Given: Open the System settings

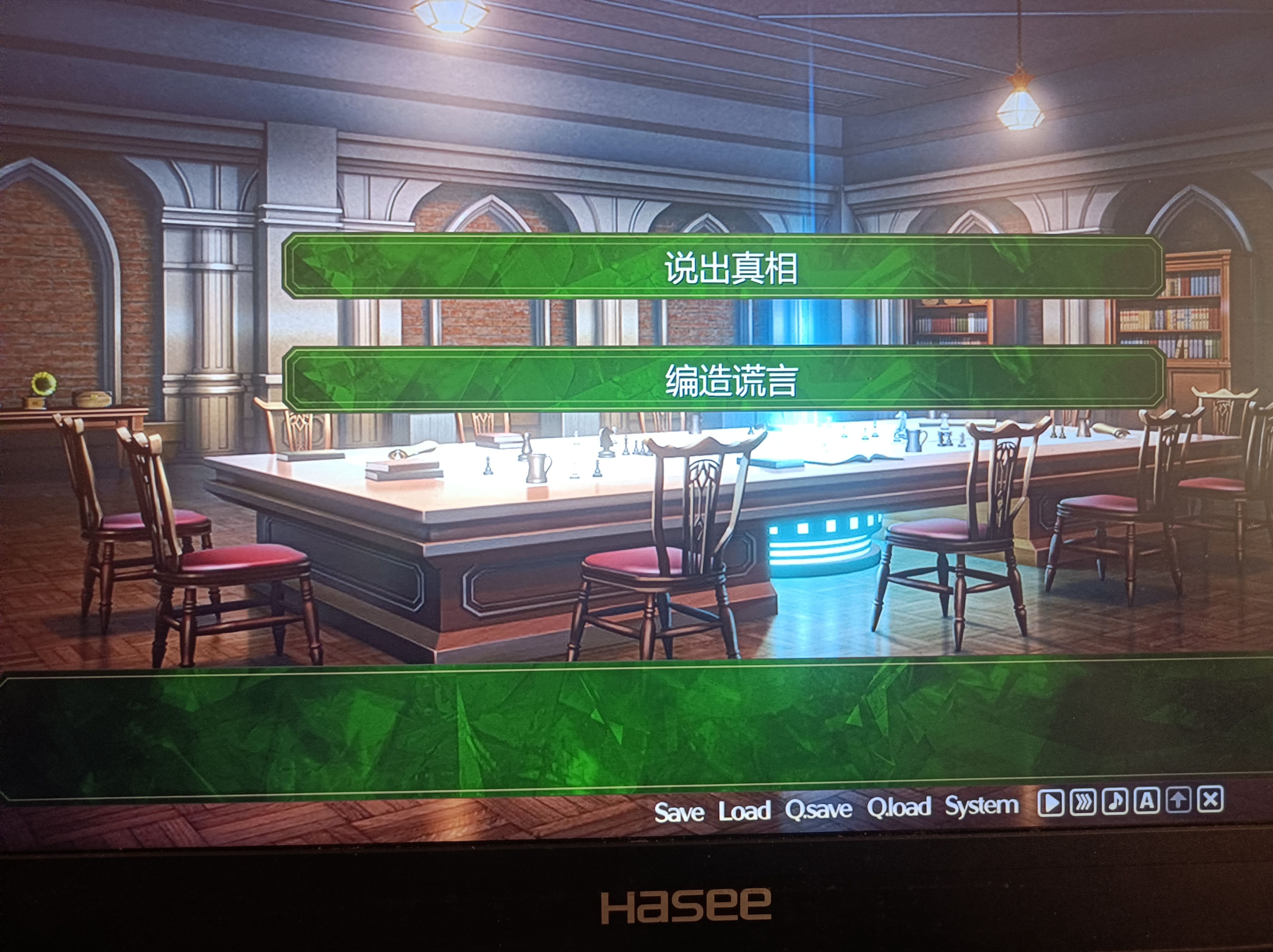Looking at the screenshot, I should pyautogui.click(x=982, y=805).
